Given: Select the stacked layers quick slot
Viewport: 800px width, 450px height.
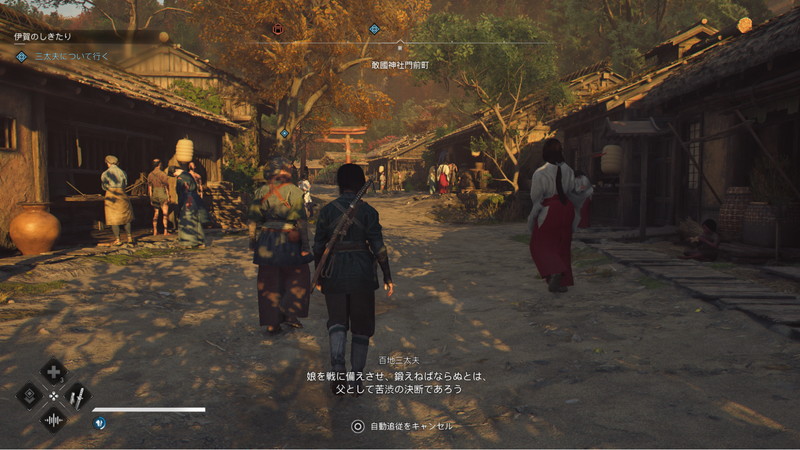Looking at the screenshot, I should (30, 396).
